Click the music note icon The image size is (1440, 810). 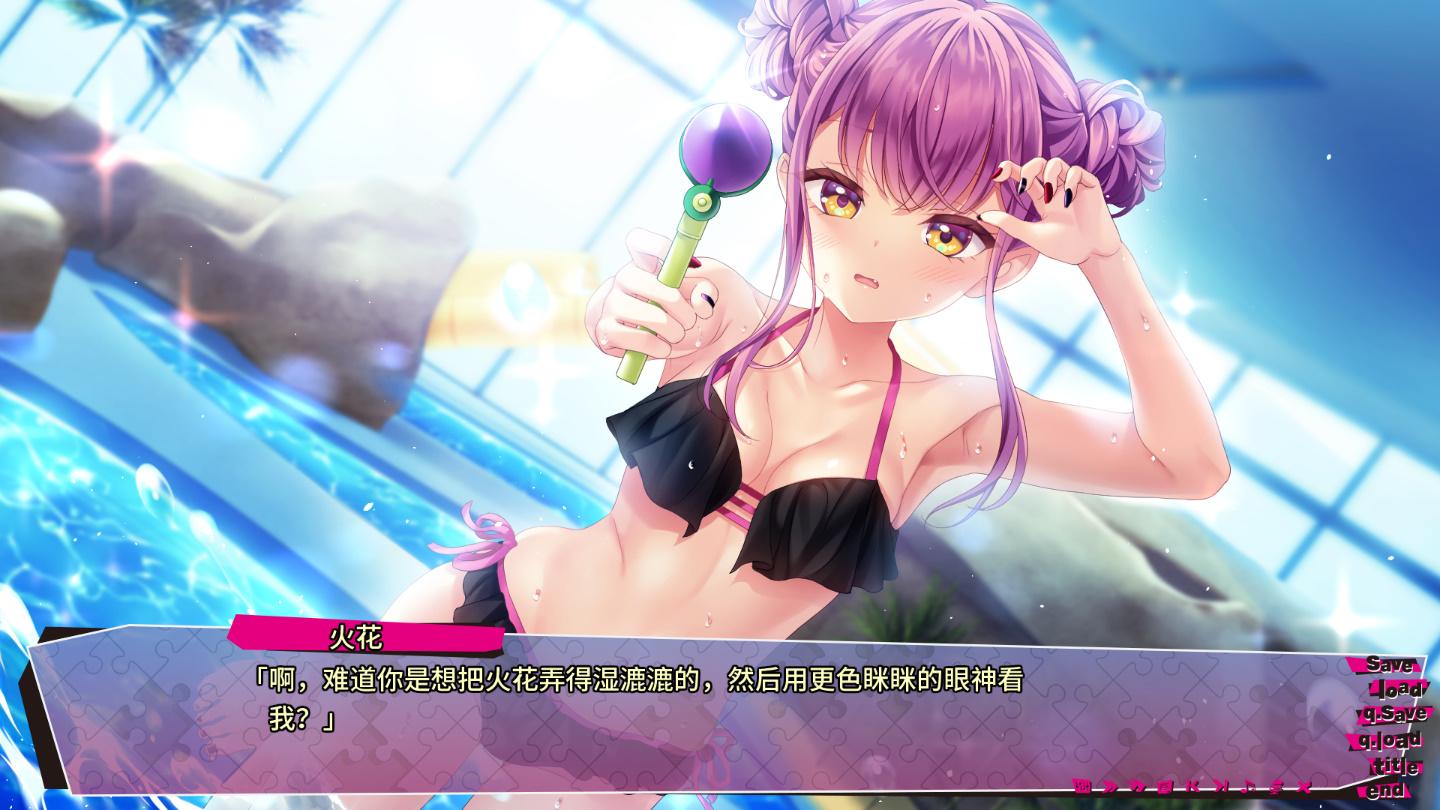pyautogui.click(x=1248, y=785)
